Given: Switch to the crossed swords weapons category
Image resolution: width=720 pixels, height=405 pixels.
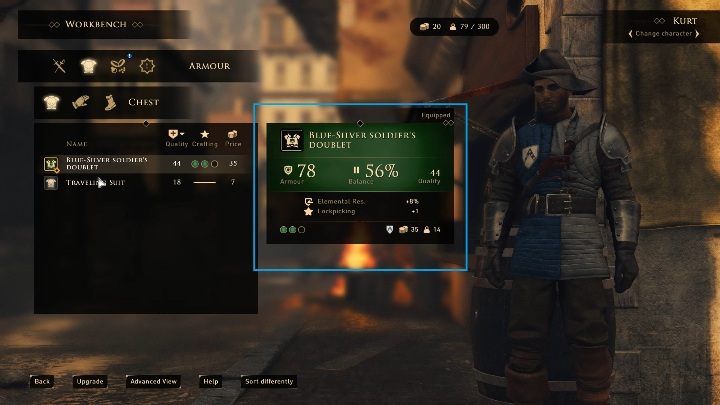Looking at the screenshot, I should 60,66.
